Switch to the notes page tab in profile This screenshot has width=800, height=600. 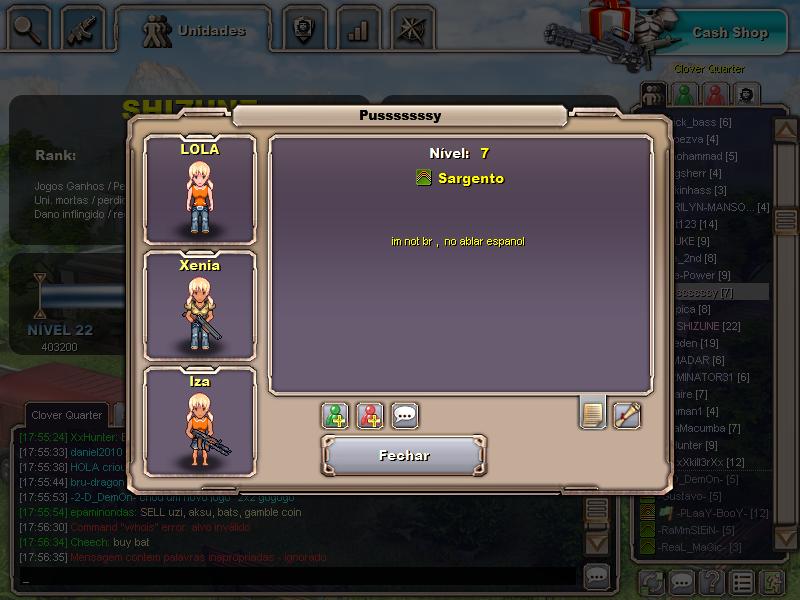click(592, 412)
